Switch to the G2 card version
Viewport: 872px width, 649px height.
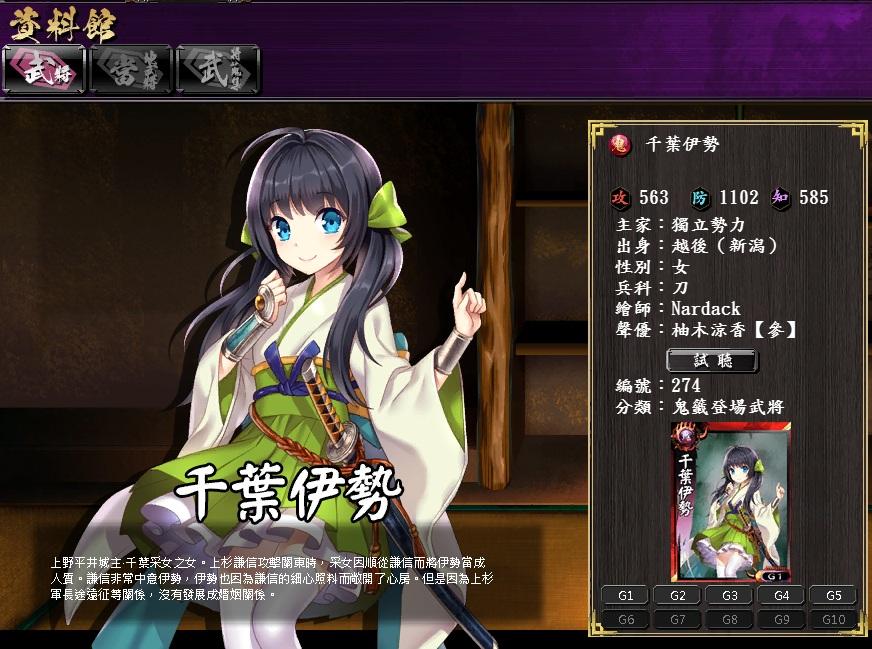tap(678, 596)
